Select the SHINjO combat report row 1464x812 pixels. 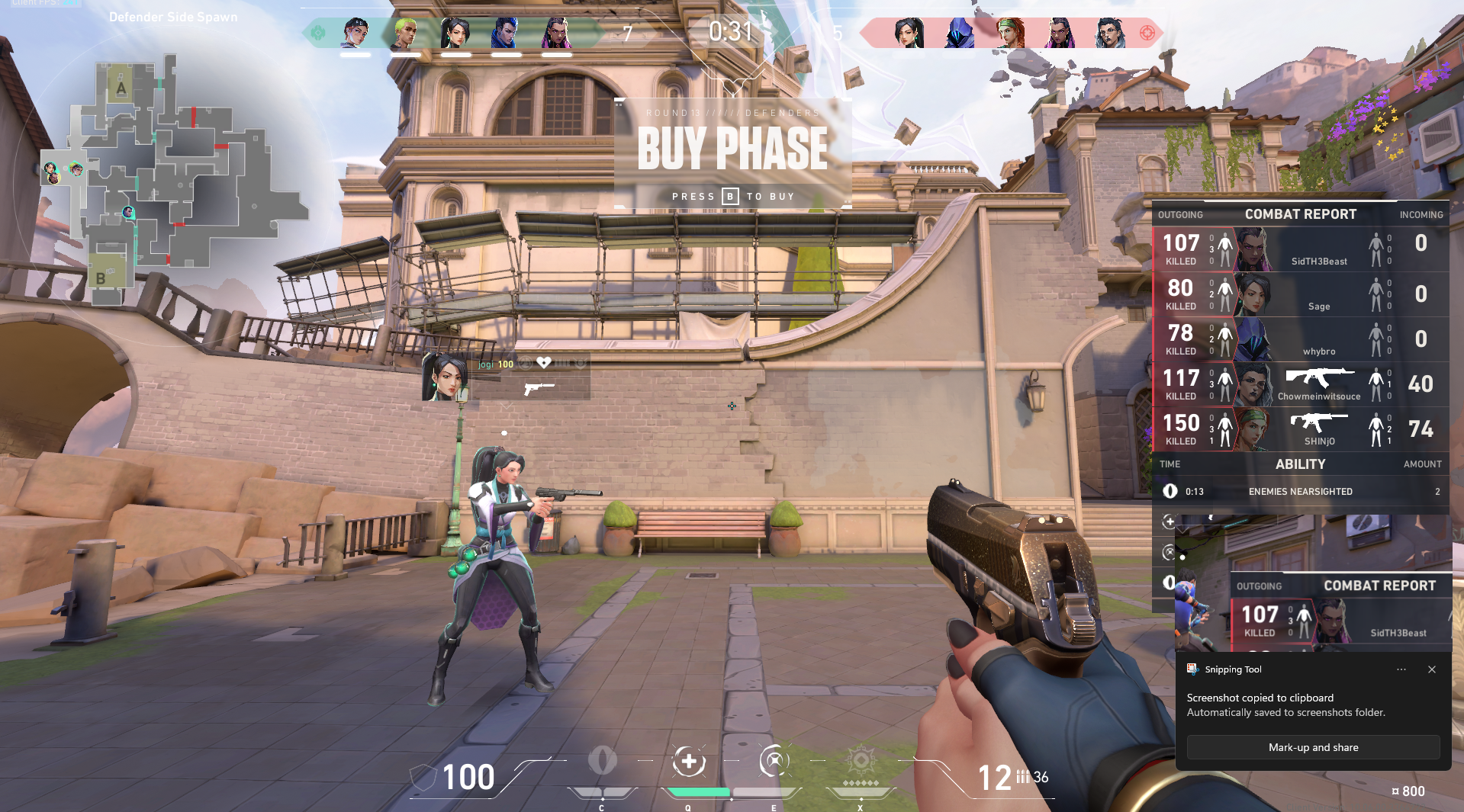point(1300,429)
